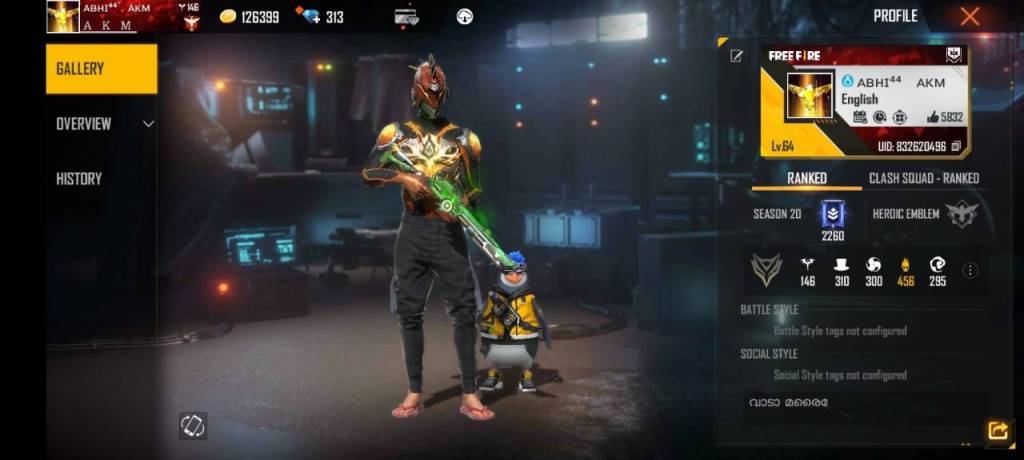The width and height of the screenshot is (1024, 460).
Task: Open the History section
Action: 79,179
